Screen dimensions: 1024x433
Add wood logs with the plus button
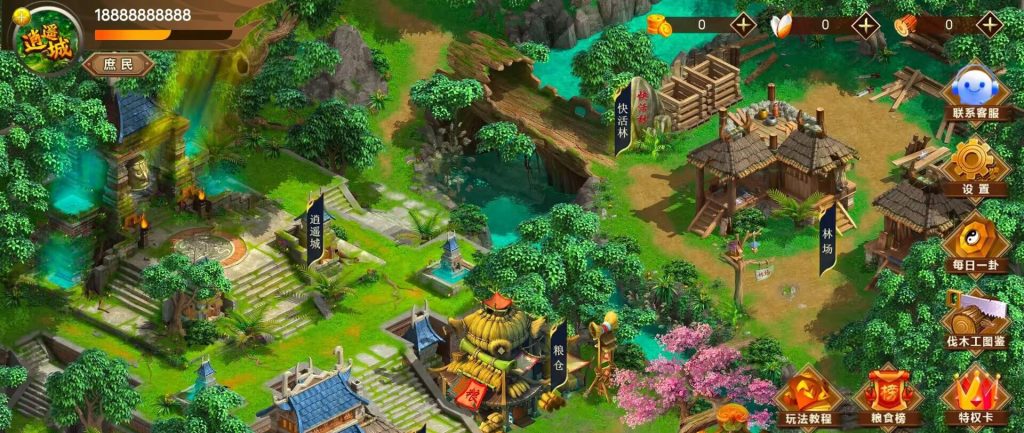[x=989, y=25]
